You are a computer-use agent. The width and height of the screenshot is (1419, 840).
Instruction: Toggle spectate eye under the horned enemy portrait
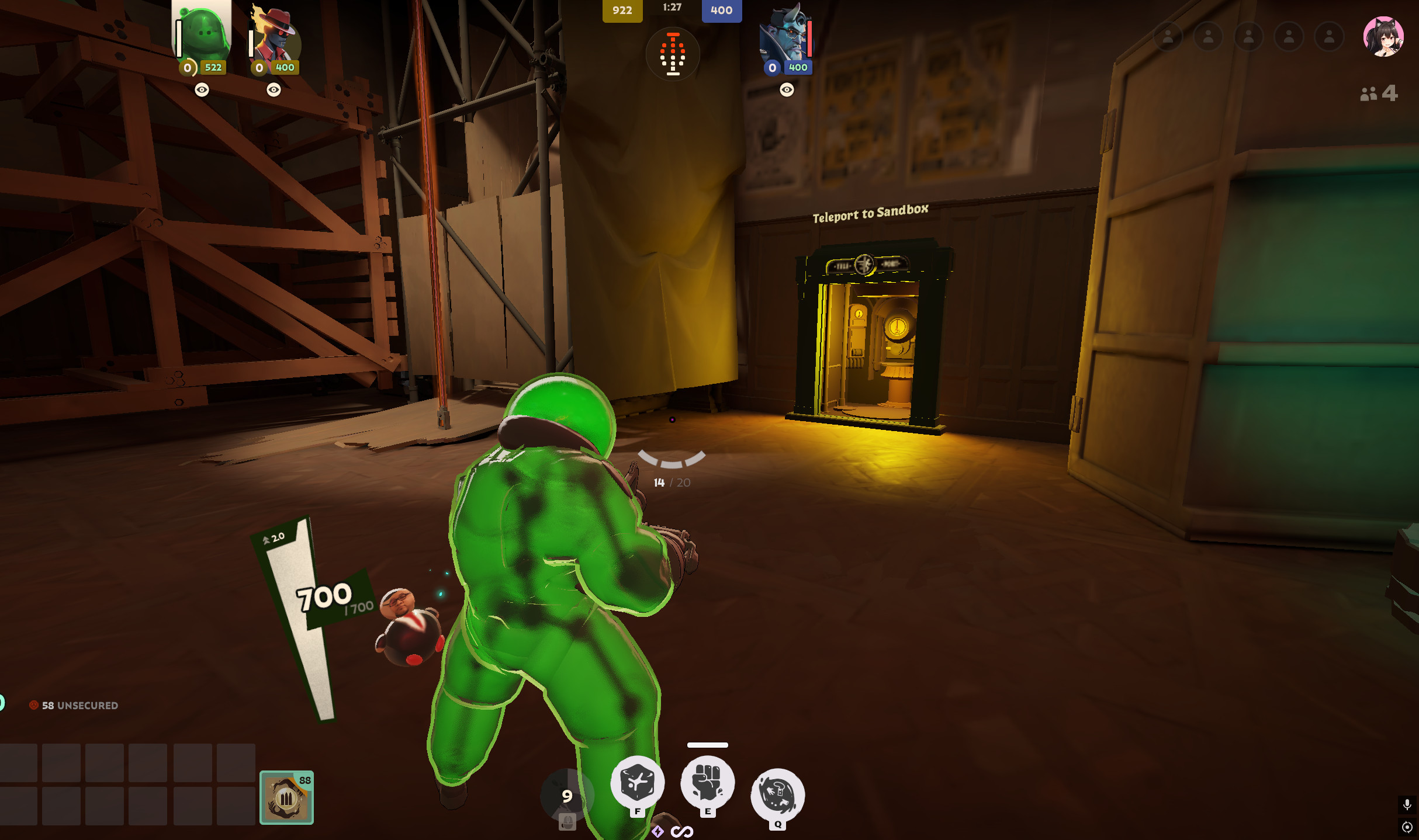click(785, 90)
